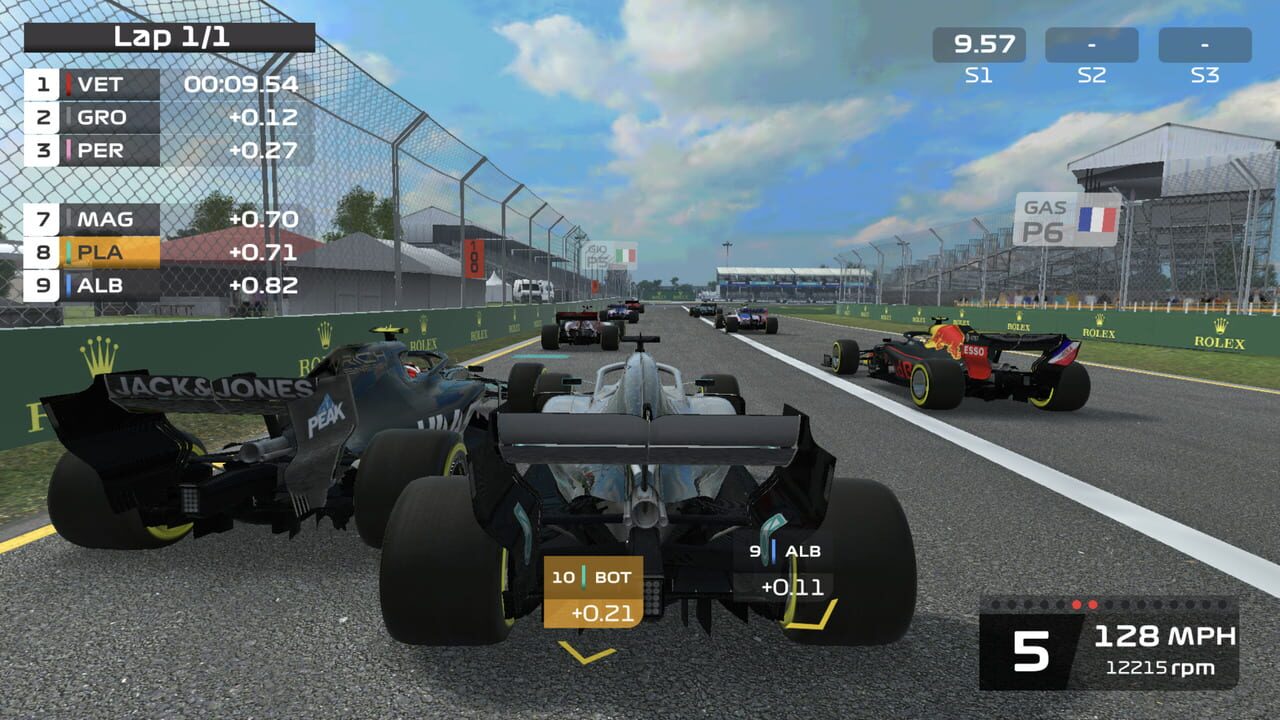Viewport: 1280px width, 720px height.
Task: Switch to the highlighted PLA row
Action: click(x=100, y=250)
